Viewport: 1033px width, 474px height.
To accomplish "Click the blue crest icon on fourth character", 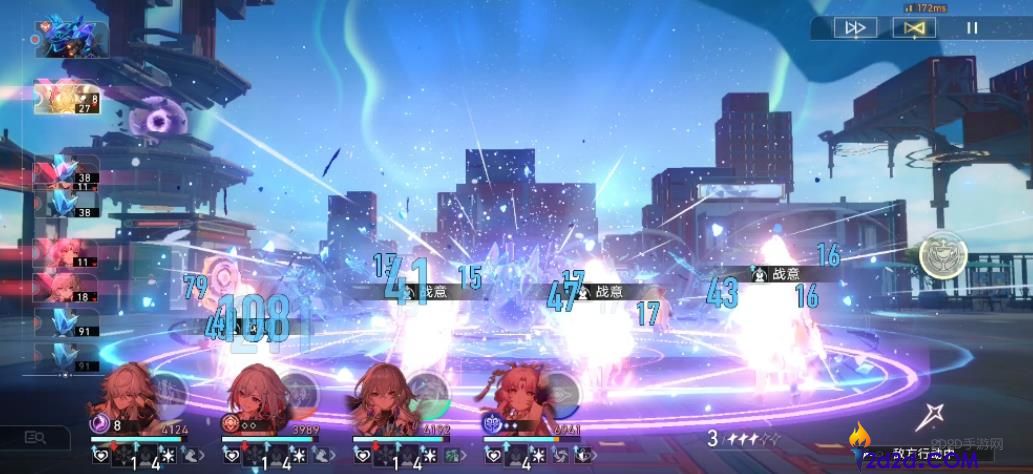I will 492,424.
